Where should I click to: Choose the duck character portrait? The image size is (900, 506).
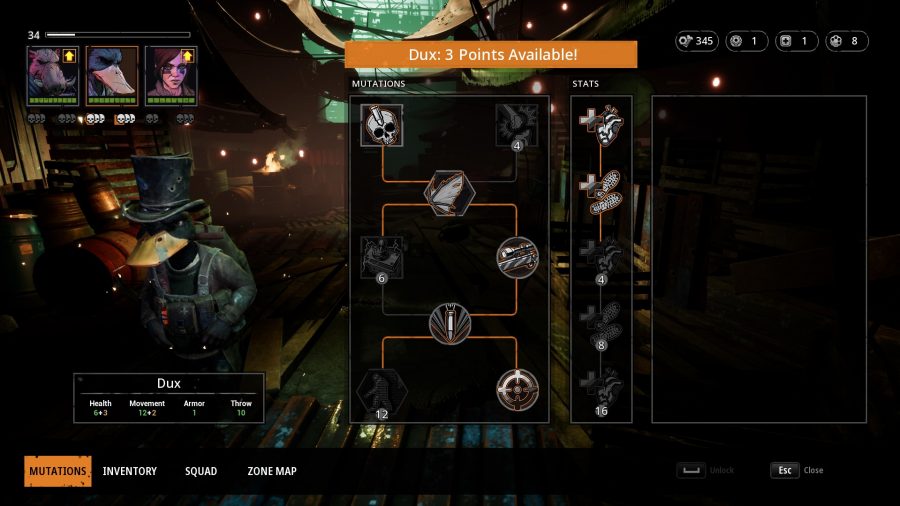(111, 73)
